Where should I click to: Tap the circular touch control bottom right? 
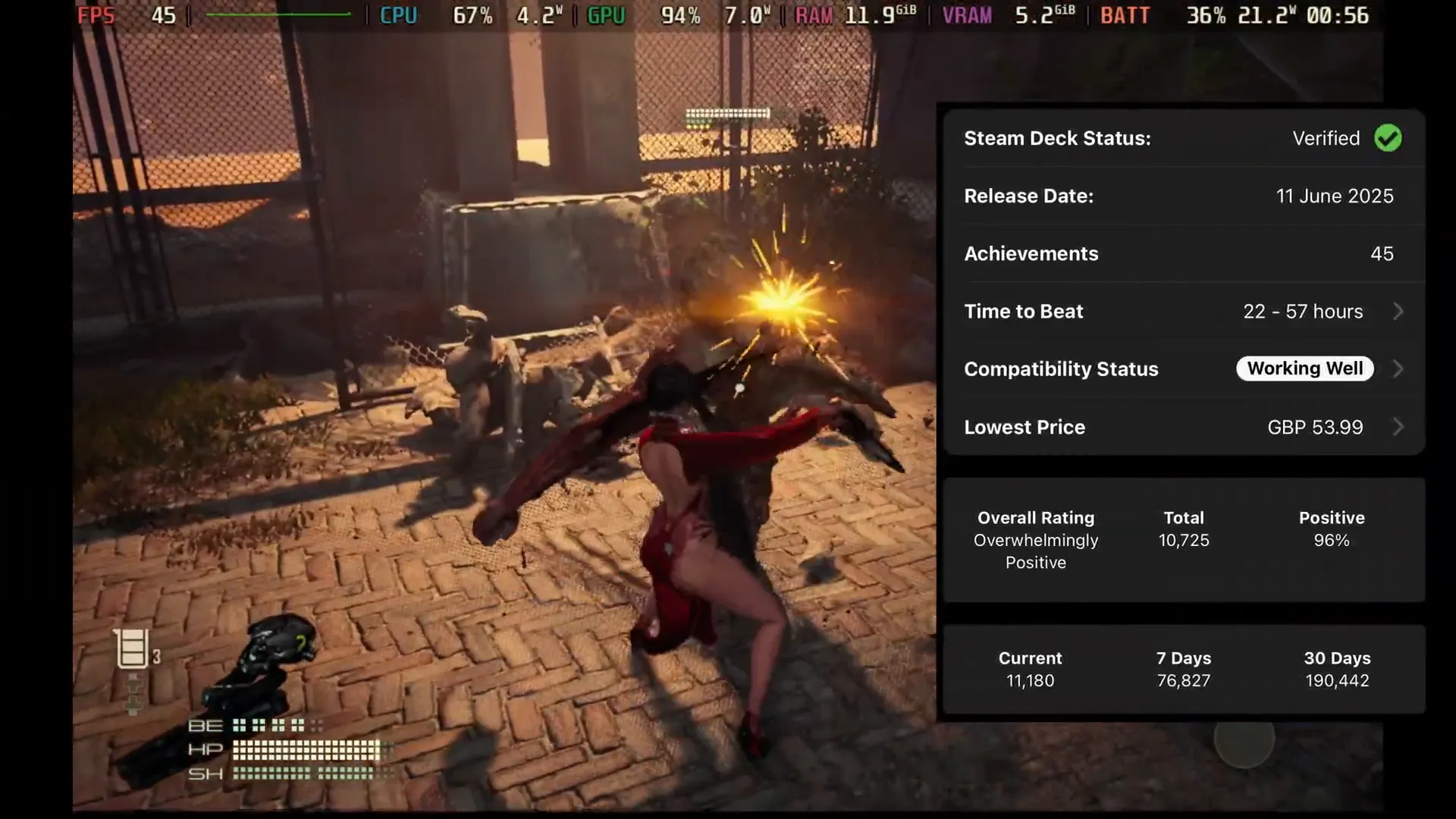point(1244,747)
